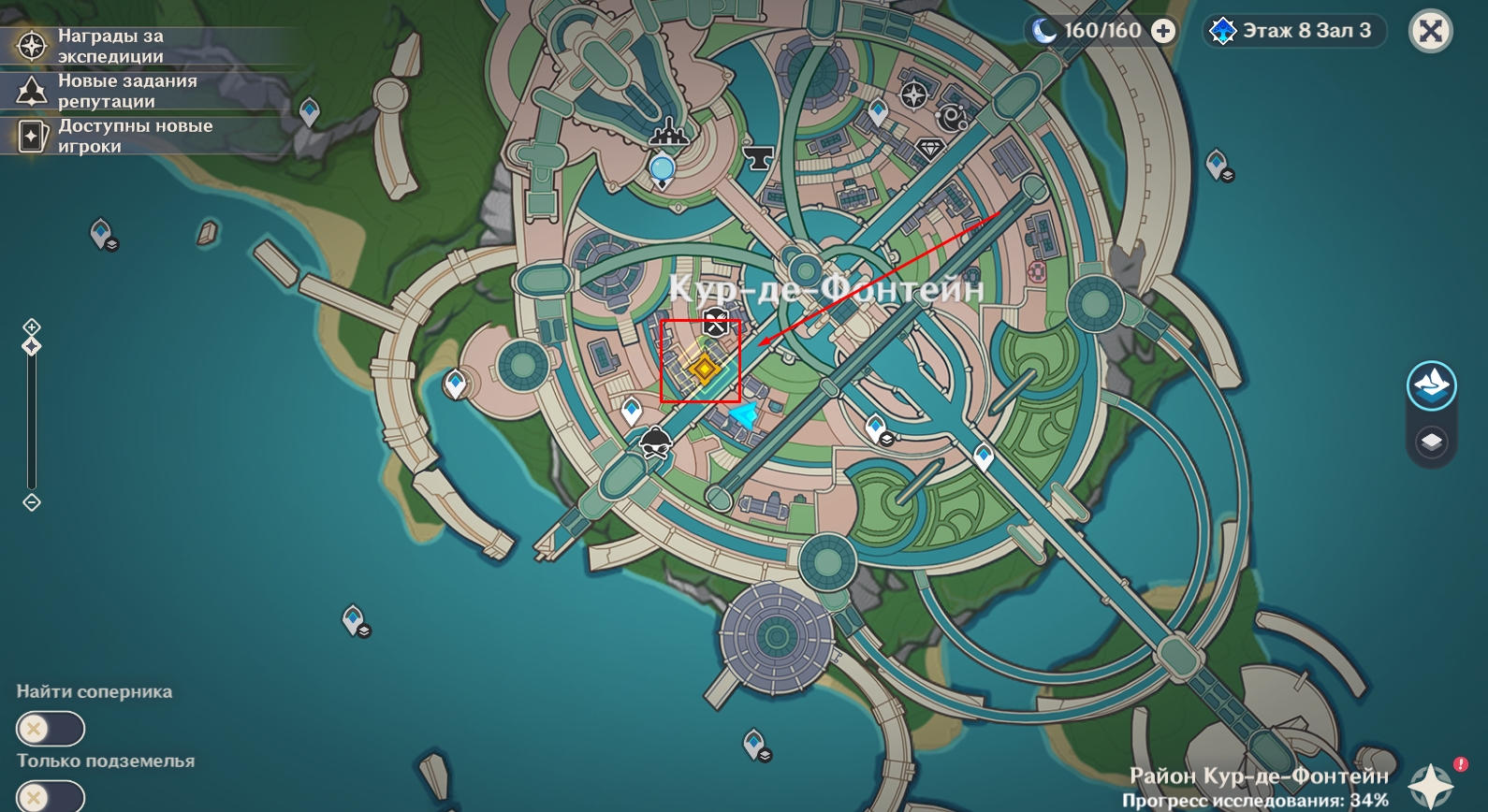
Task: Add resin with the plus button
Action: pyautogui.click(x=1163, y=31)
